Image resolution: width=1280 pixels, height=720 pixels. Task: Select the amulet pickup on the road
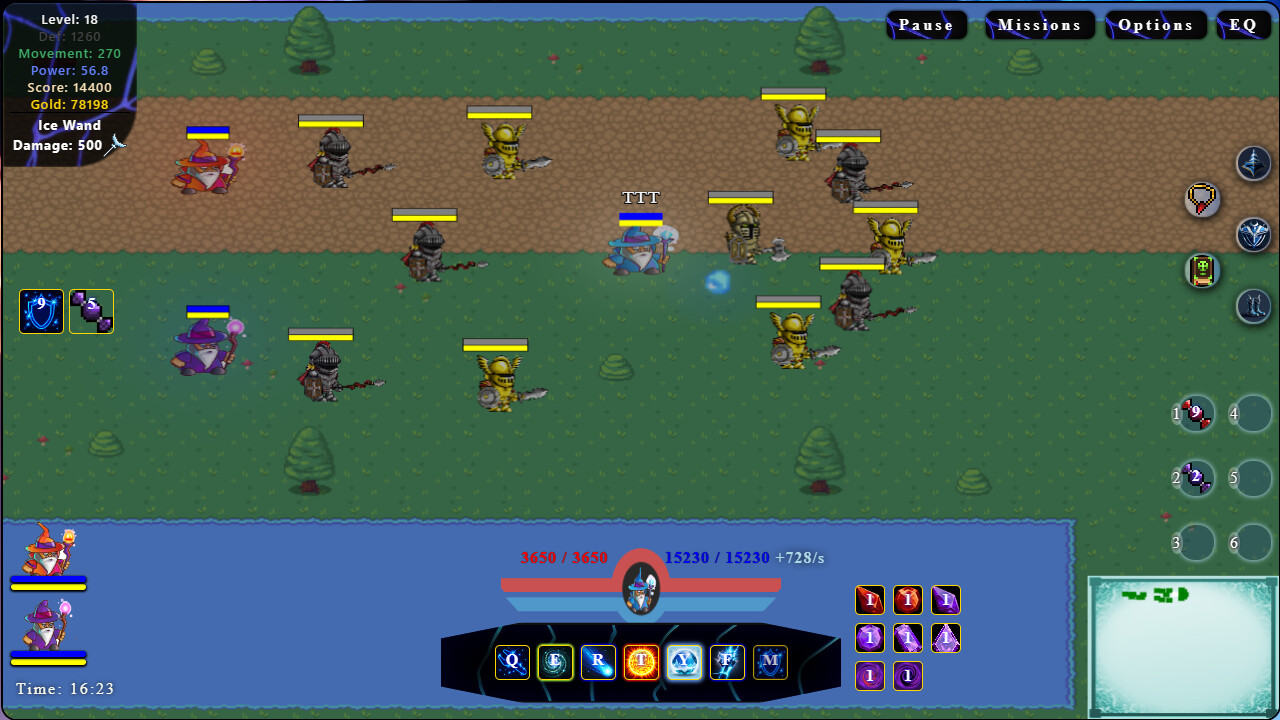(1201, 199)
